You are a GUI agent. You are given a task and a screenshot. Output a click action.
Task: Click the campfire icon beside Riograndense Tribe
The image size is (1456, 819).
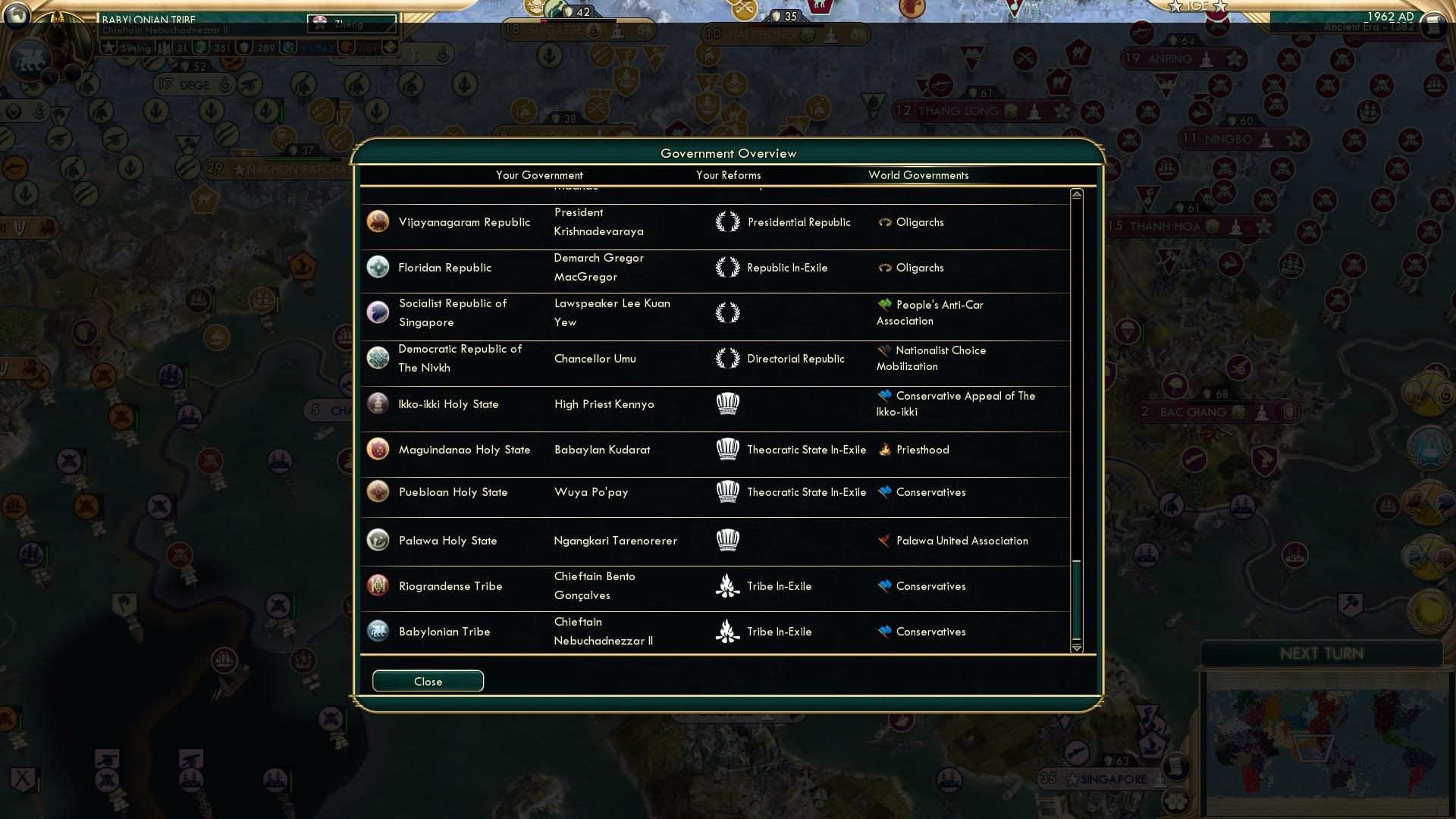(727, 585)
